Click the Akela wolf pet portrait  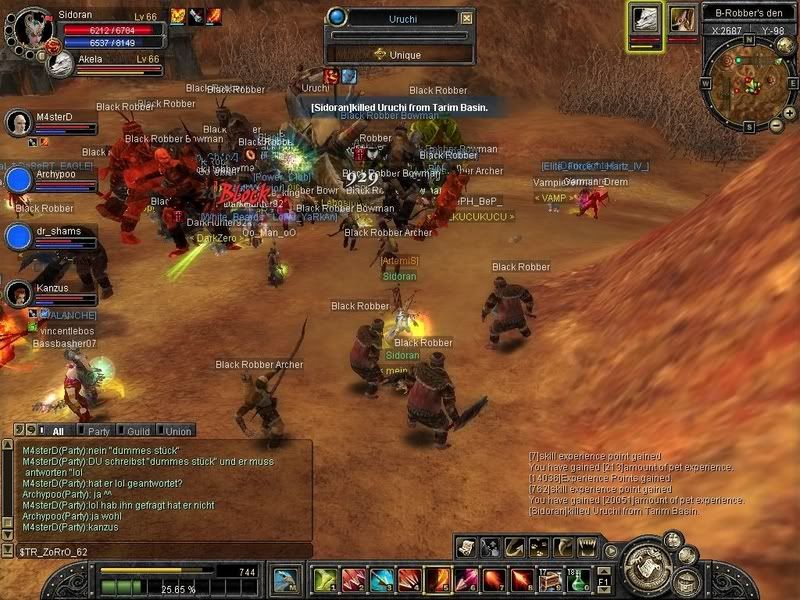pos(60,64)
